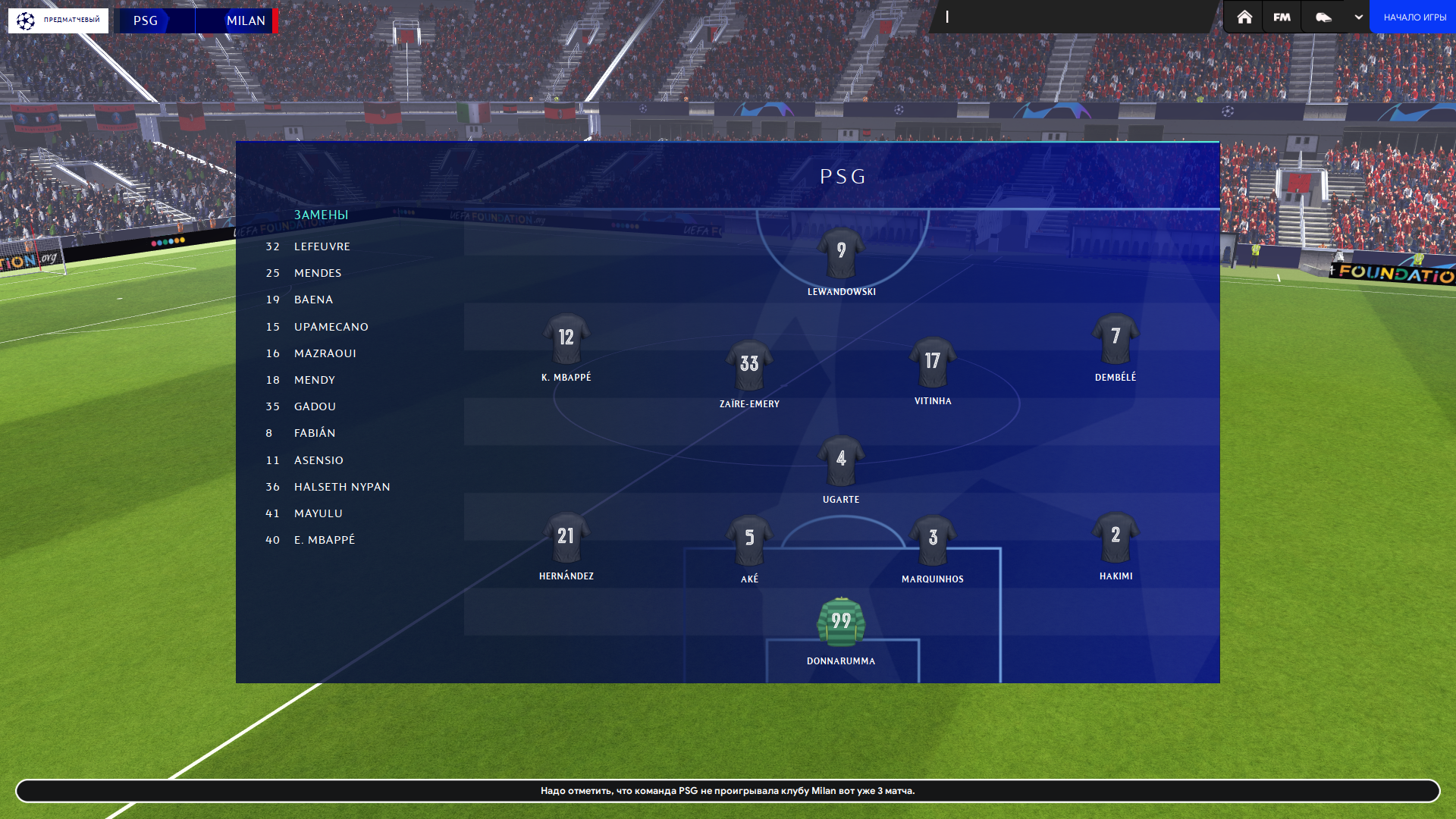Expand the dropdown arrow beside the whistle
This screenshot has width=1456, height=819.
point(1358,17)
